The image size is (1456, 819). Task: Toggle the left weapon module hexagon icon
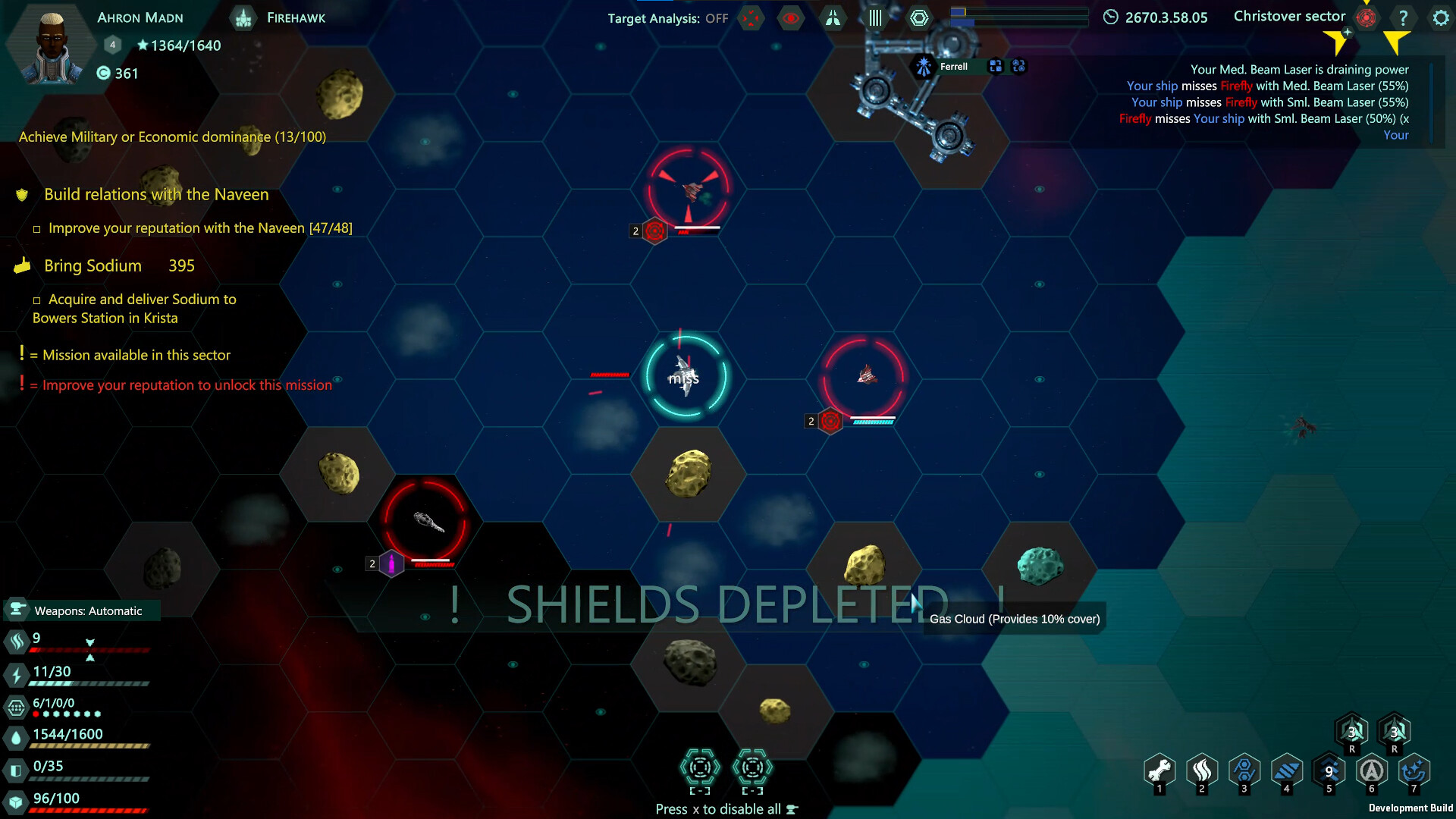pos(700,768)
